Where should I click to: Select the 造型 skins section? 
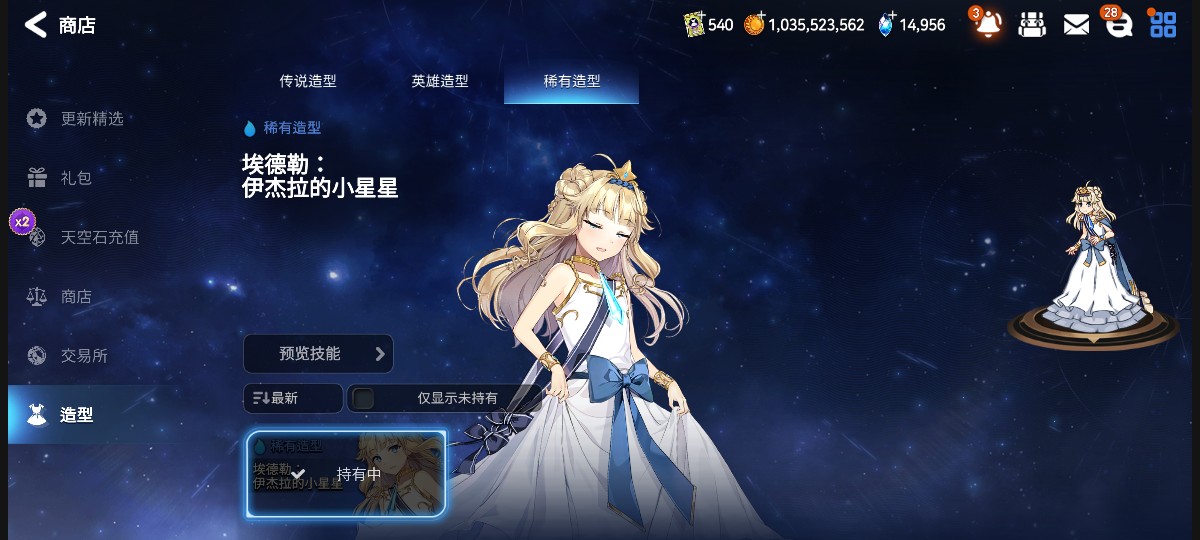(76, 414)
